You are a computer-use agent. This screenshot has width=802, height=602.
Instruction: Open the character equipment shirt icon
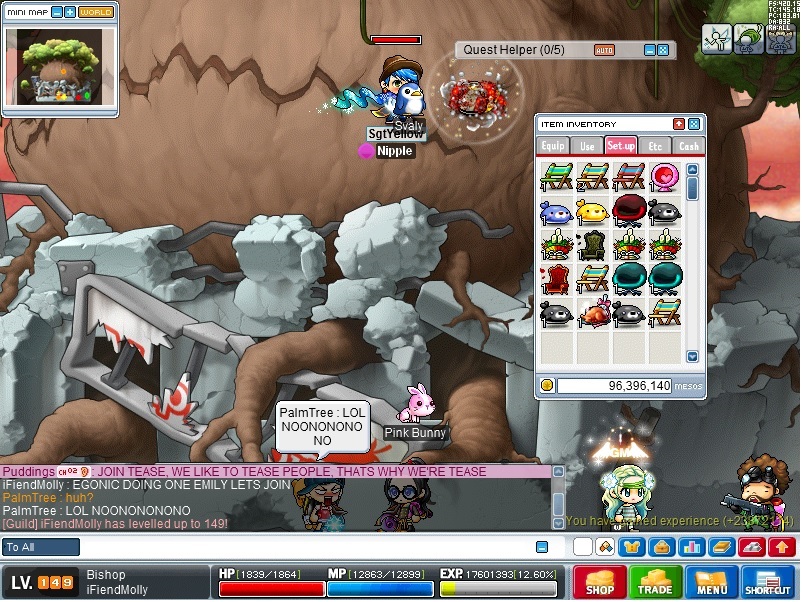click(x=630, y=547)
